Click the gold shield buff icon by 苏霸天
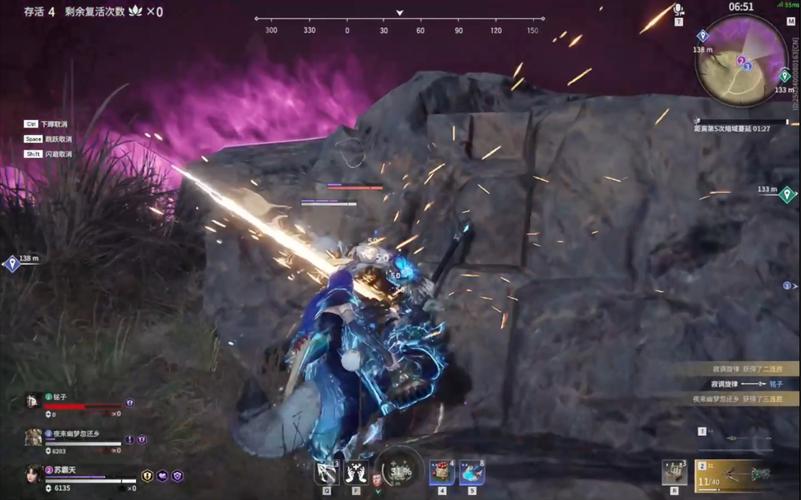The image size is (801, 500). [x=147, y=476]
